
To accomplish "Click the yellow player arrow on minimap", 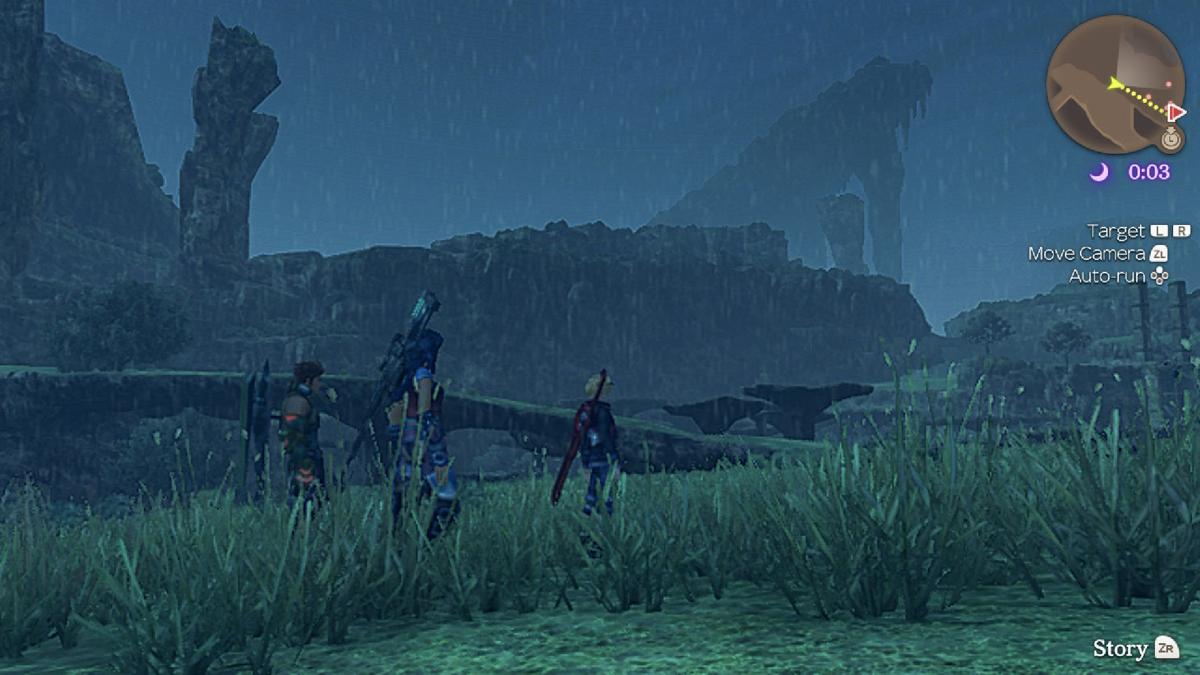I will (x=1112, y=83).
